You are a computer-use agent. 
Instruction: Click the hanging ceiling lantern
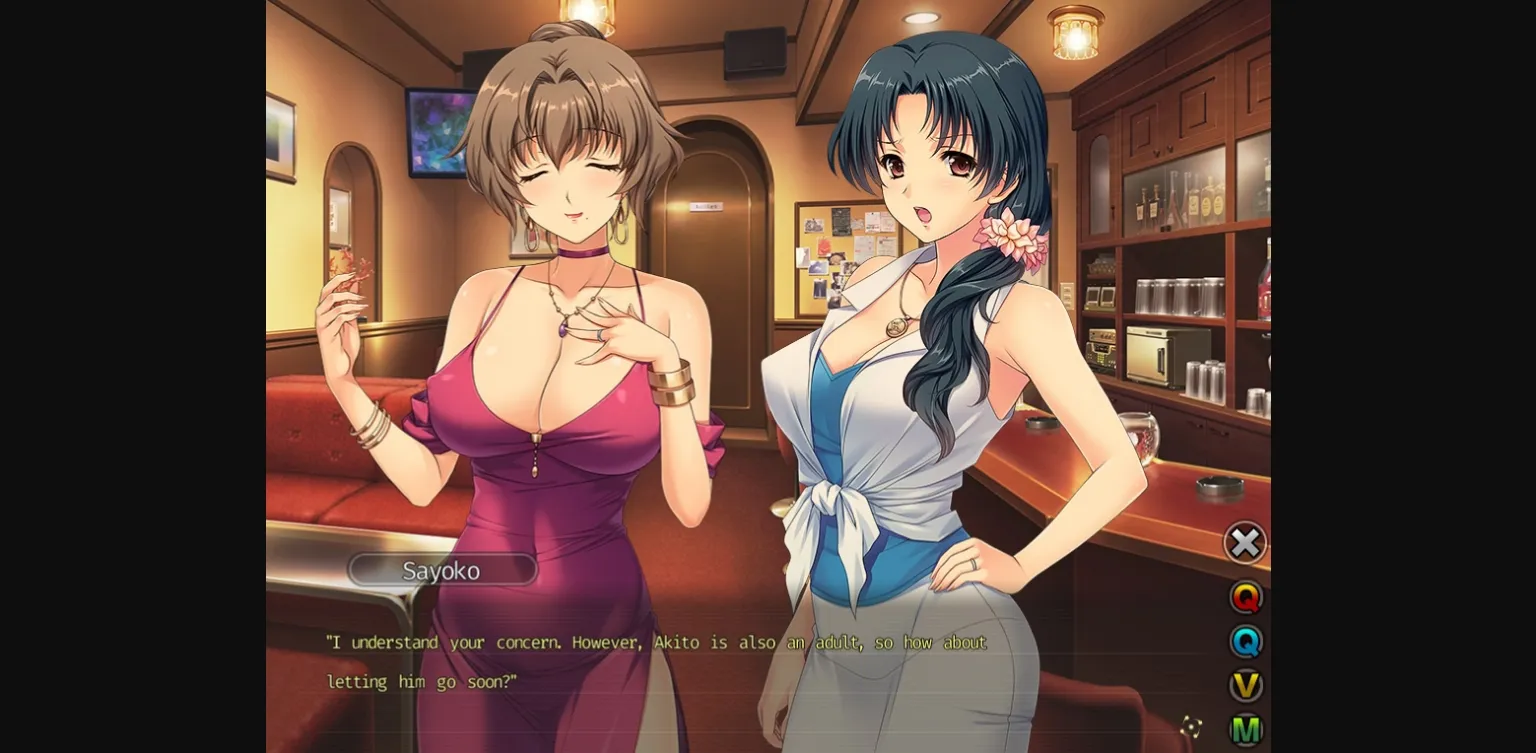pos(1075,30)
